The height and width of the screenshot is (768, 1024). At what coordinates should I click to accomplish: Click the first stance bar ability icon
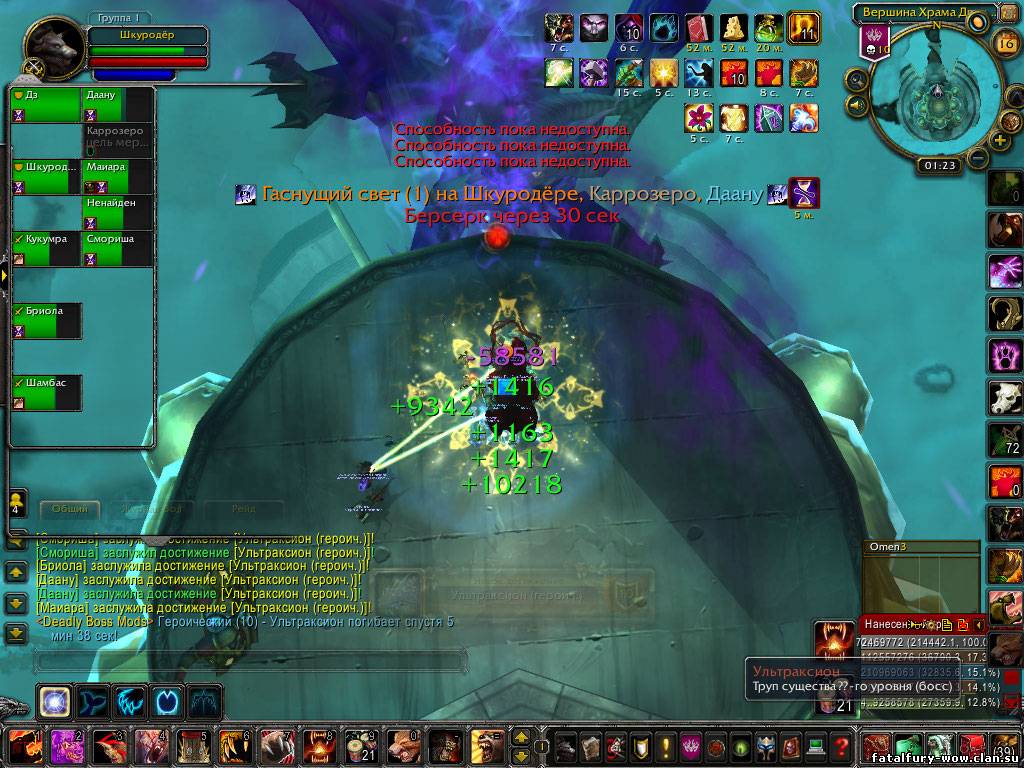54,701
